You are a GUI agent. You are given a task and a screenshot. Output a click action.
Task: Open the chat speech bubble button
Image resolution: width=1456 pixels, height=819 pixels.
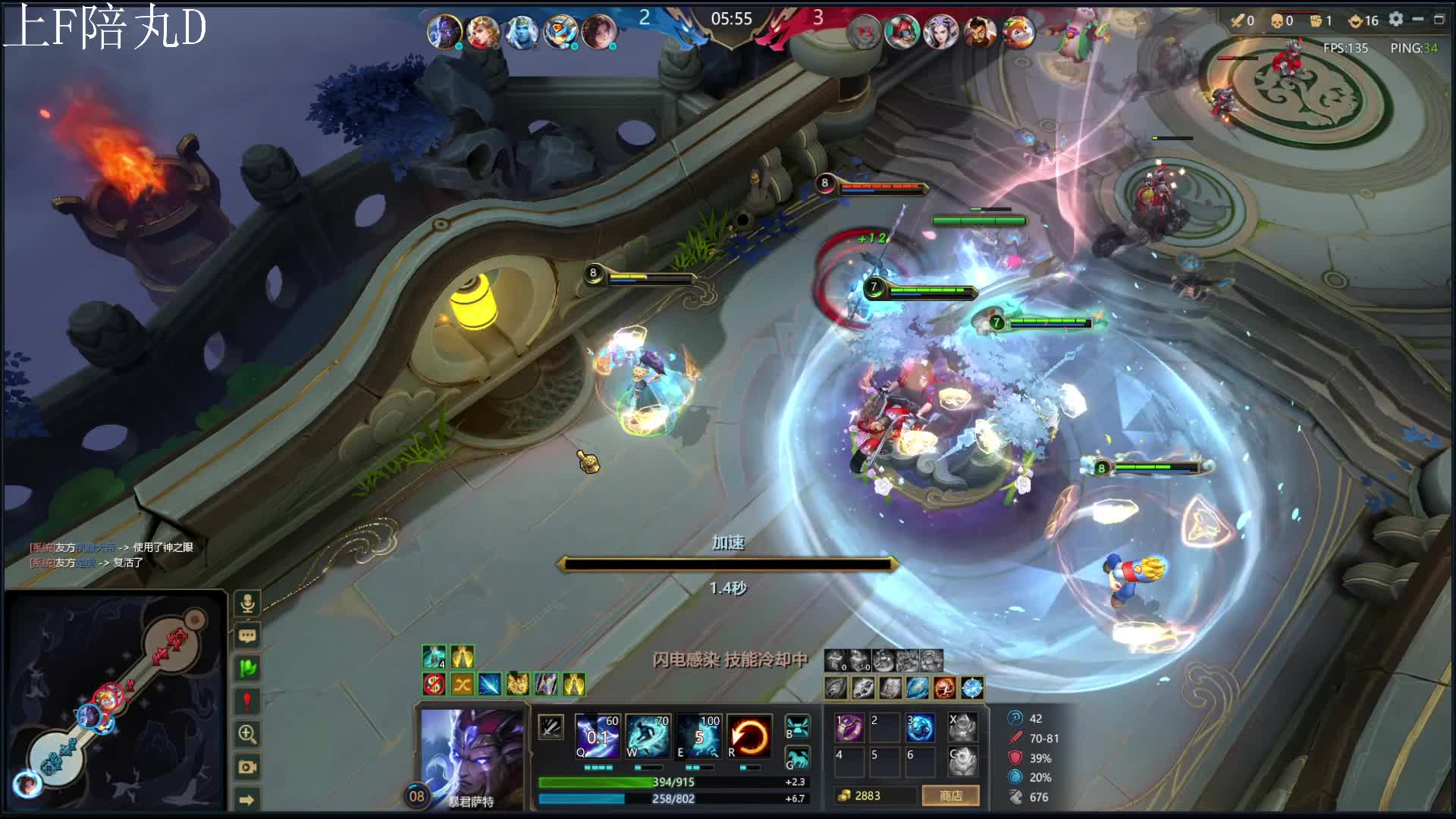tap(247, 636)
